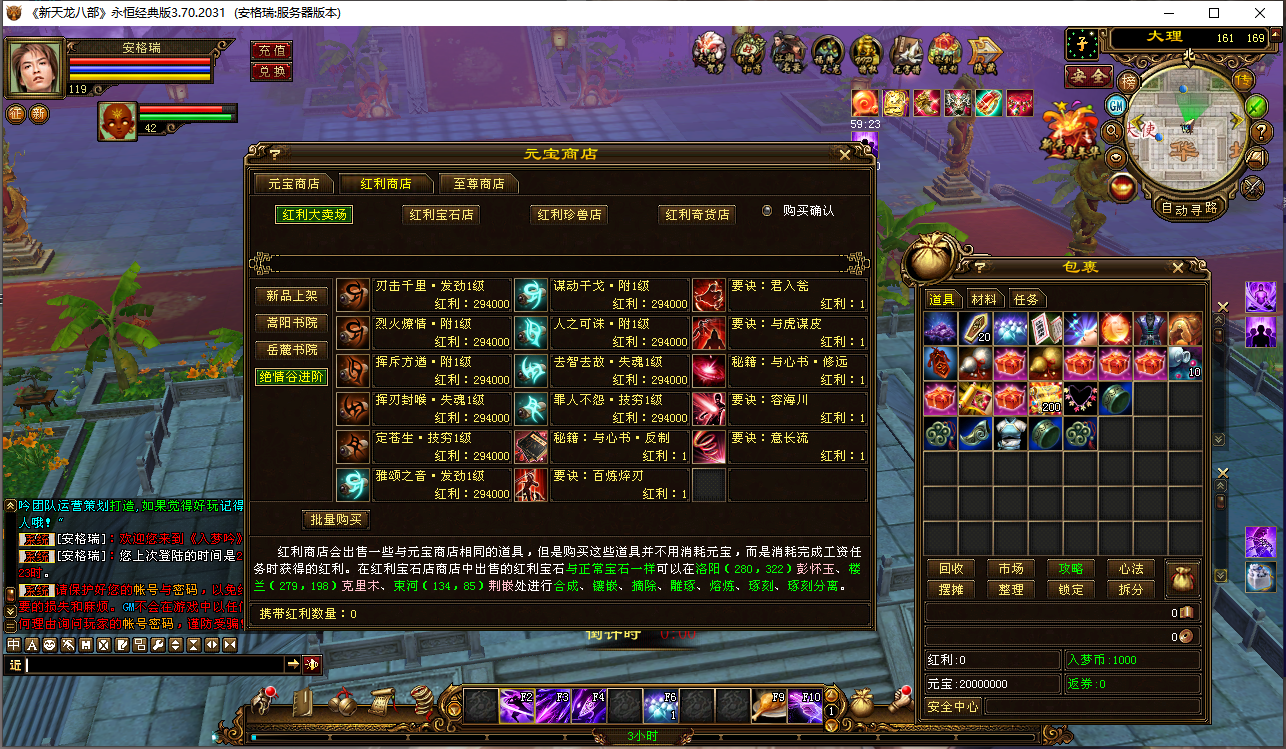This screenshot has width=1286, height=749.
Task: Open the 材料 tab in the bag panel
Action: (983, 298)
